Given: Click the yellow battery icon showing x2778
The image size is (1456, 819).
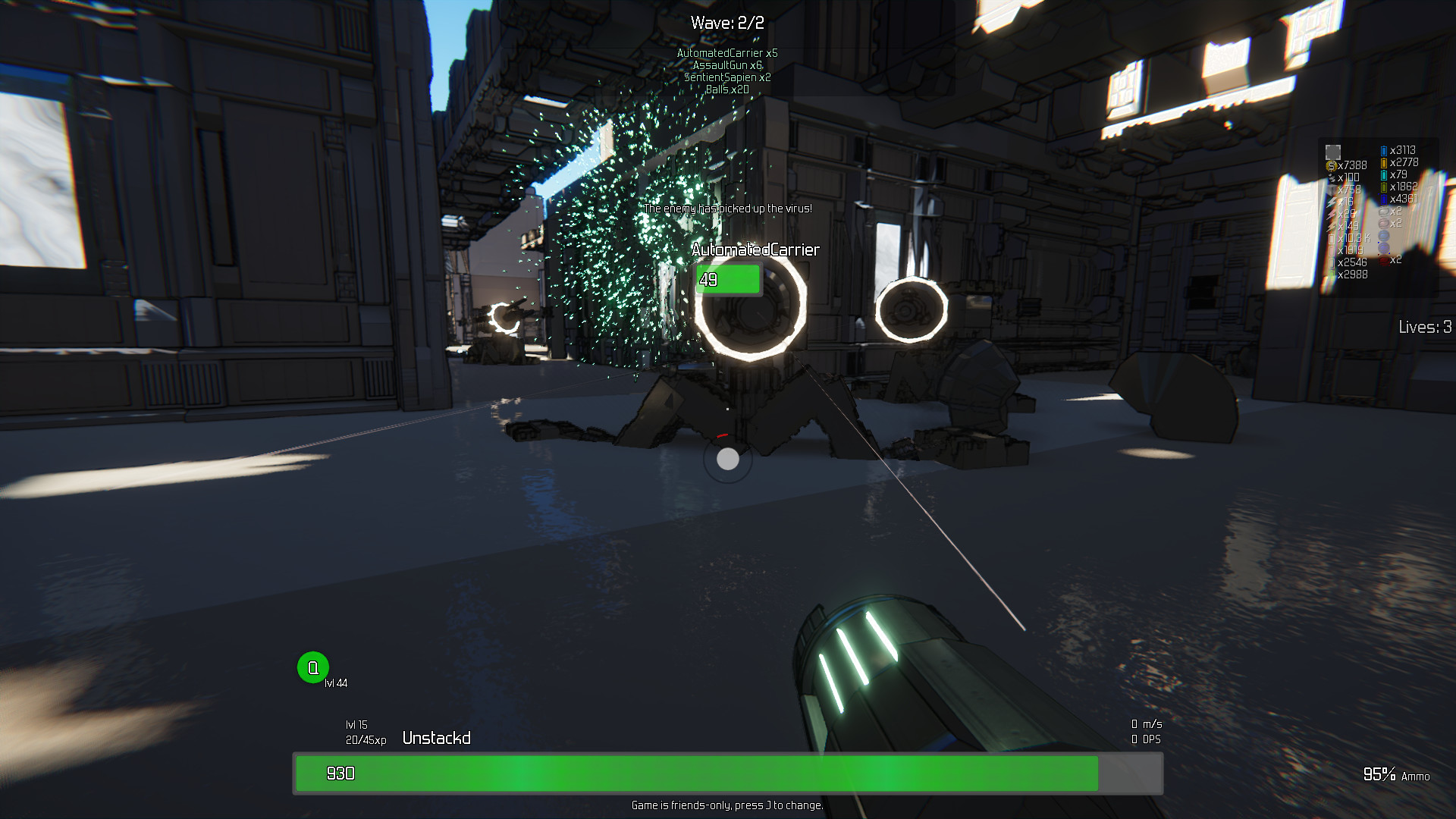Looking at the screenshot, I should (x=1384, y=163).
